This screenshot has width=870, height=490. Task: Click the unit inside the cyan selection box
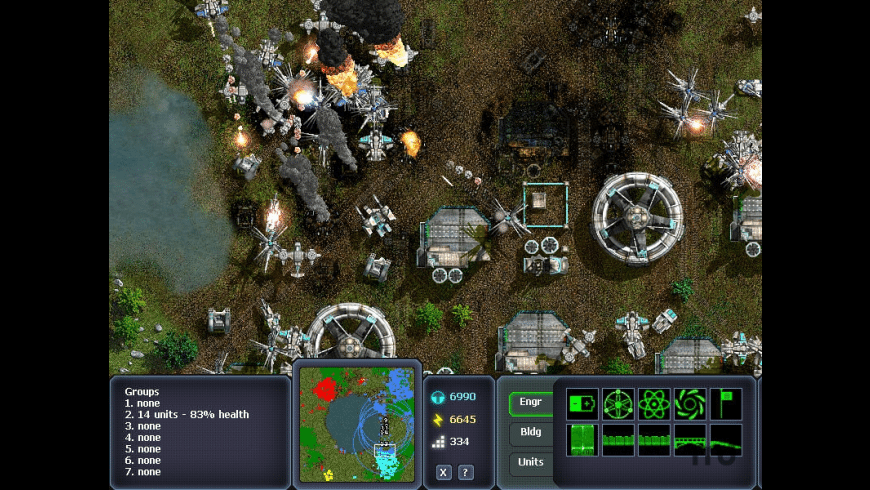(539, 200)
